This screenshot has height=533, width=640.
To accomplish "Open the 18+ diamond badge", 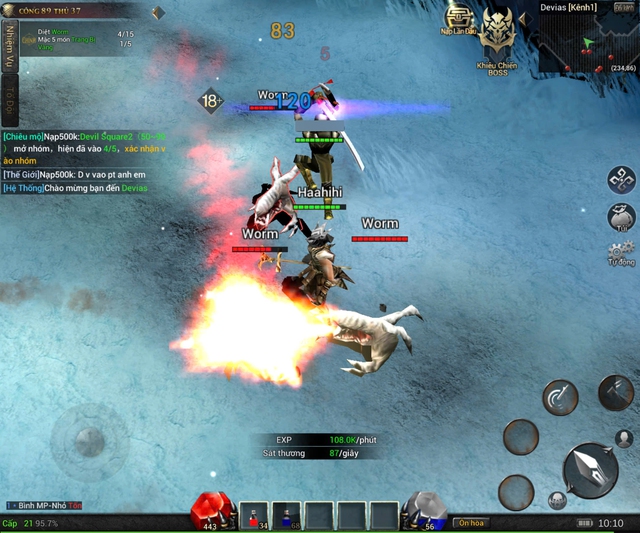I will [x=210, y=101].
